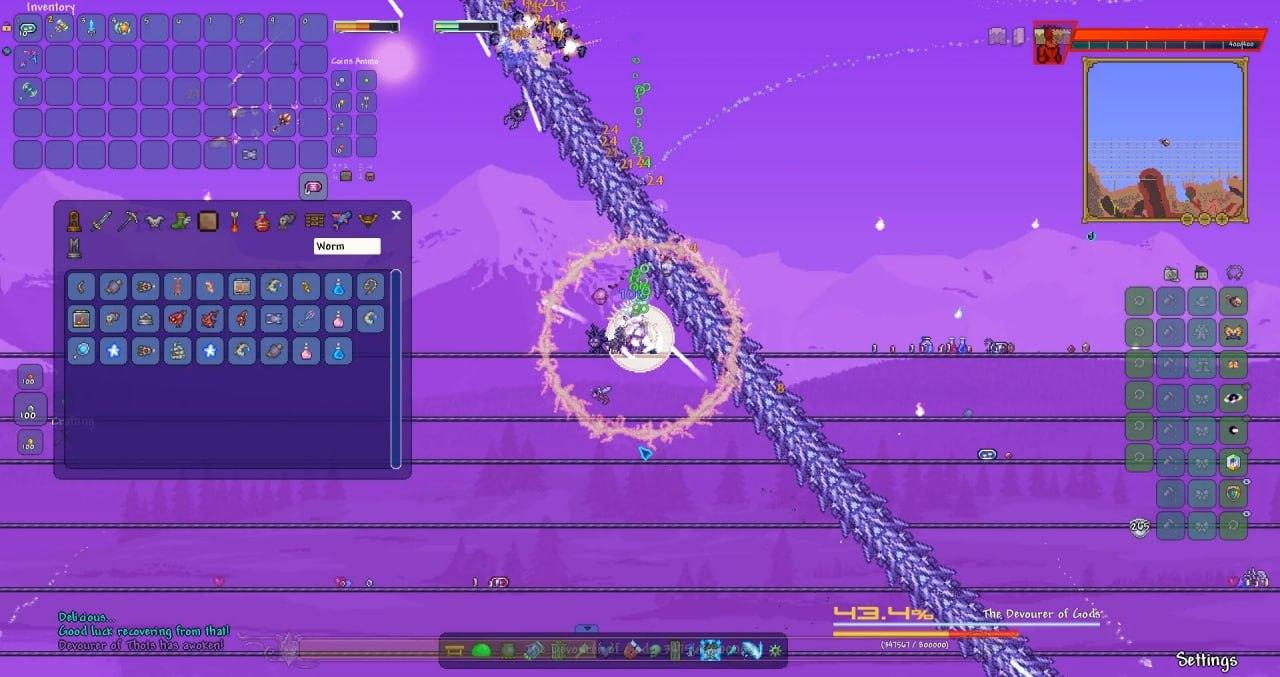Select the blue star recipe item
Screen dimensions: 1280x677
(x=113, y=351)
